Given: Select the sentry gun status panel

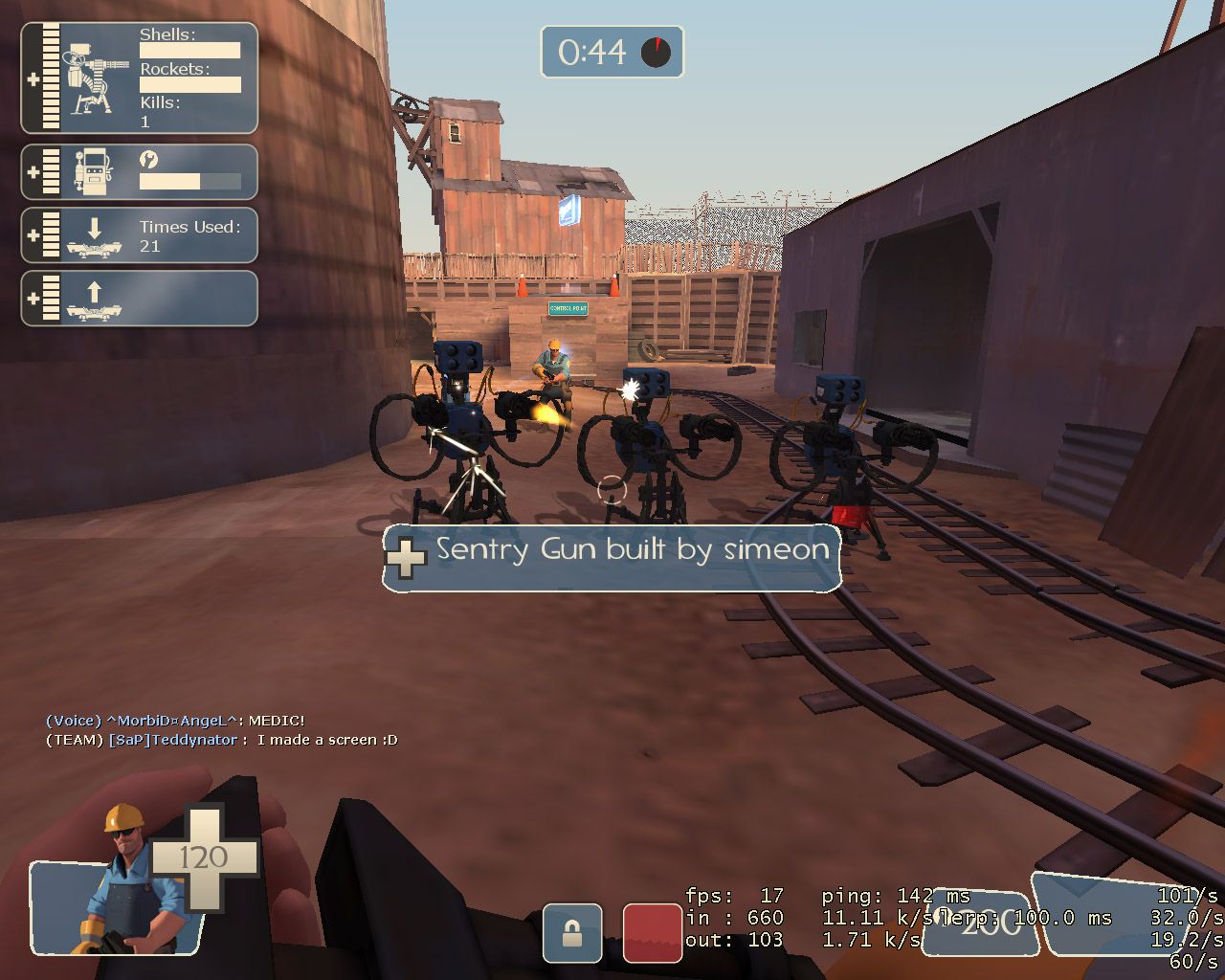Looking at the screenshot, I should (140, 78).
